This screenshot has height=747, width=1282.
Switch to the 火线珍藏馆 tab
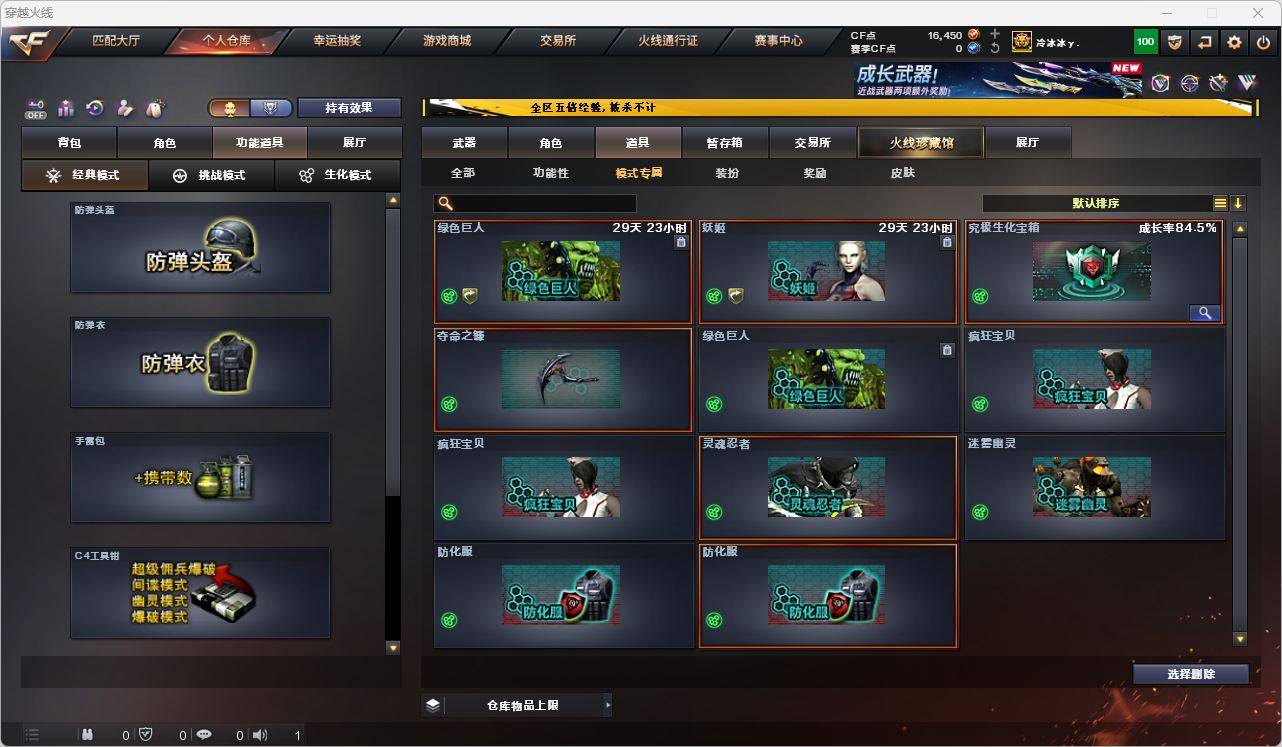pyautogui.click(x=920, y=142)
